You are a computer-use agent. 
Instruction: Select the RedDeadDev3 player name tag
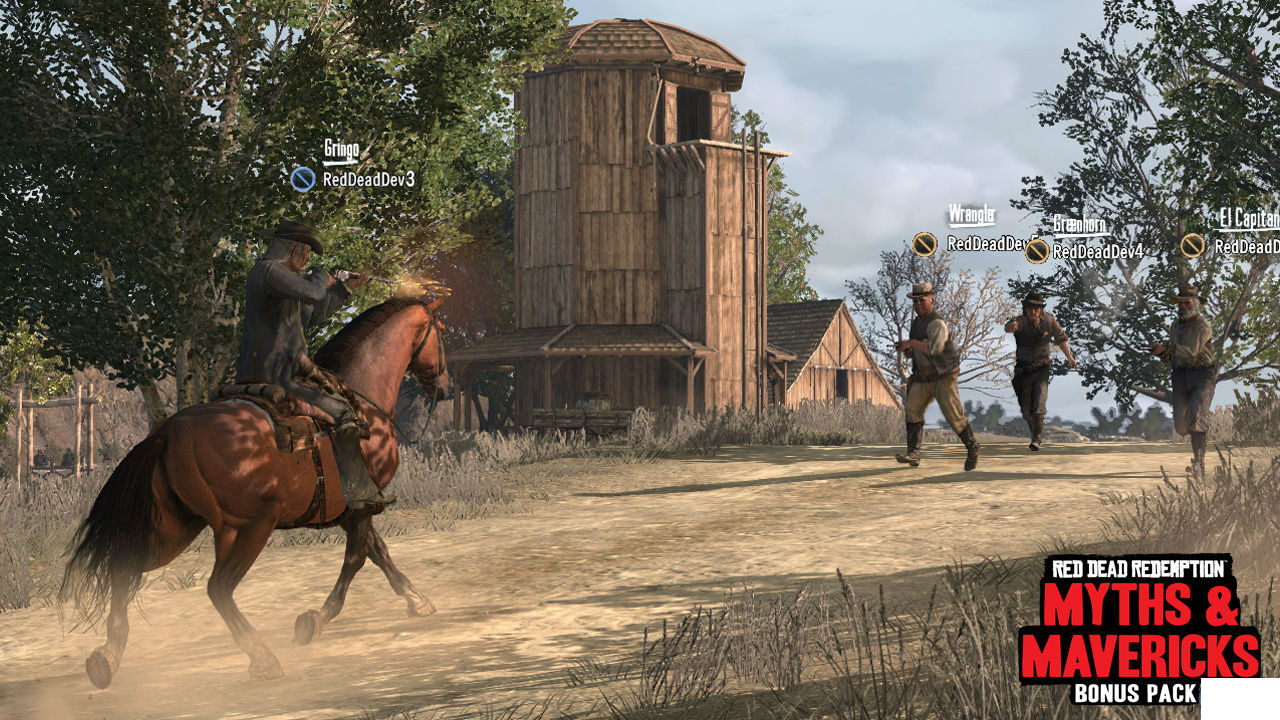tap(368, 180)
